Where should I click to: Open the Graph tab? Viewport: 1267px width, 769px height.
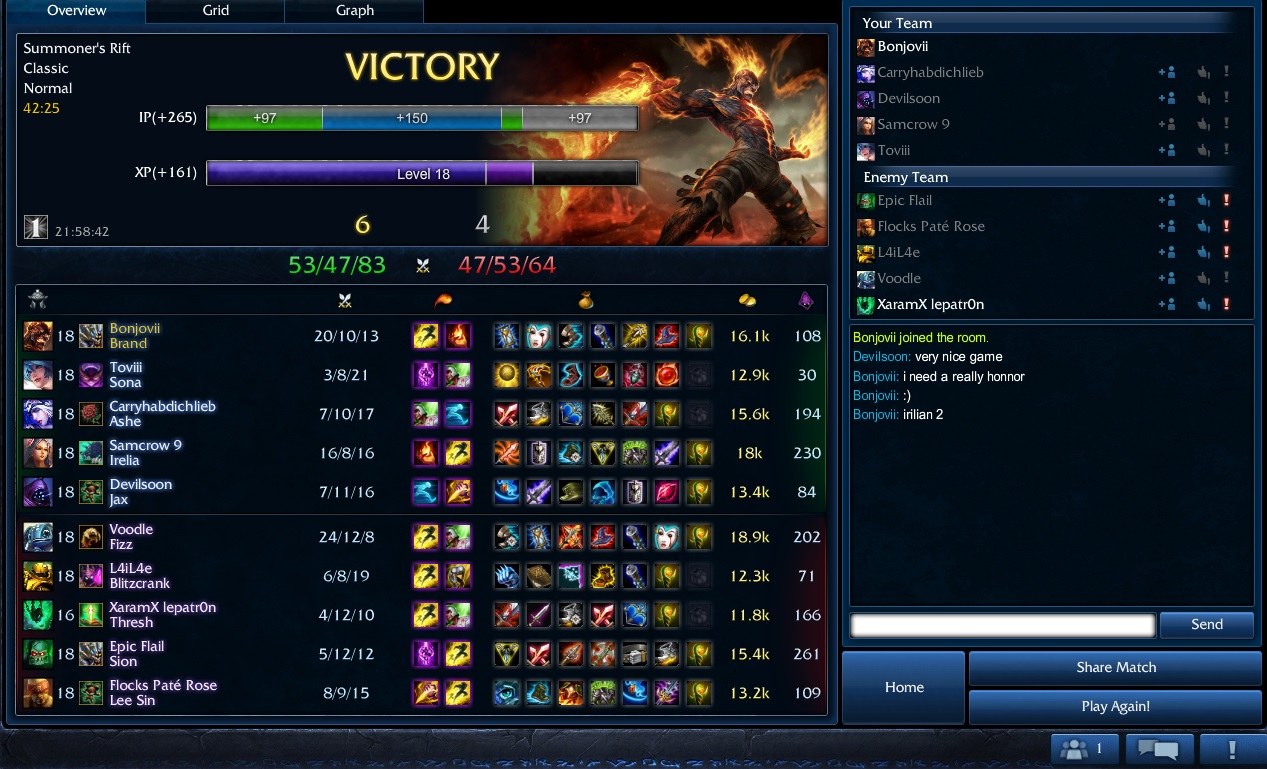click(x=354, y=11)
